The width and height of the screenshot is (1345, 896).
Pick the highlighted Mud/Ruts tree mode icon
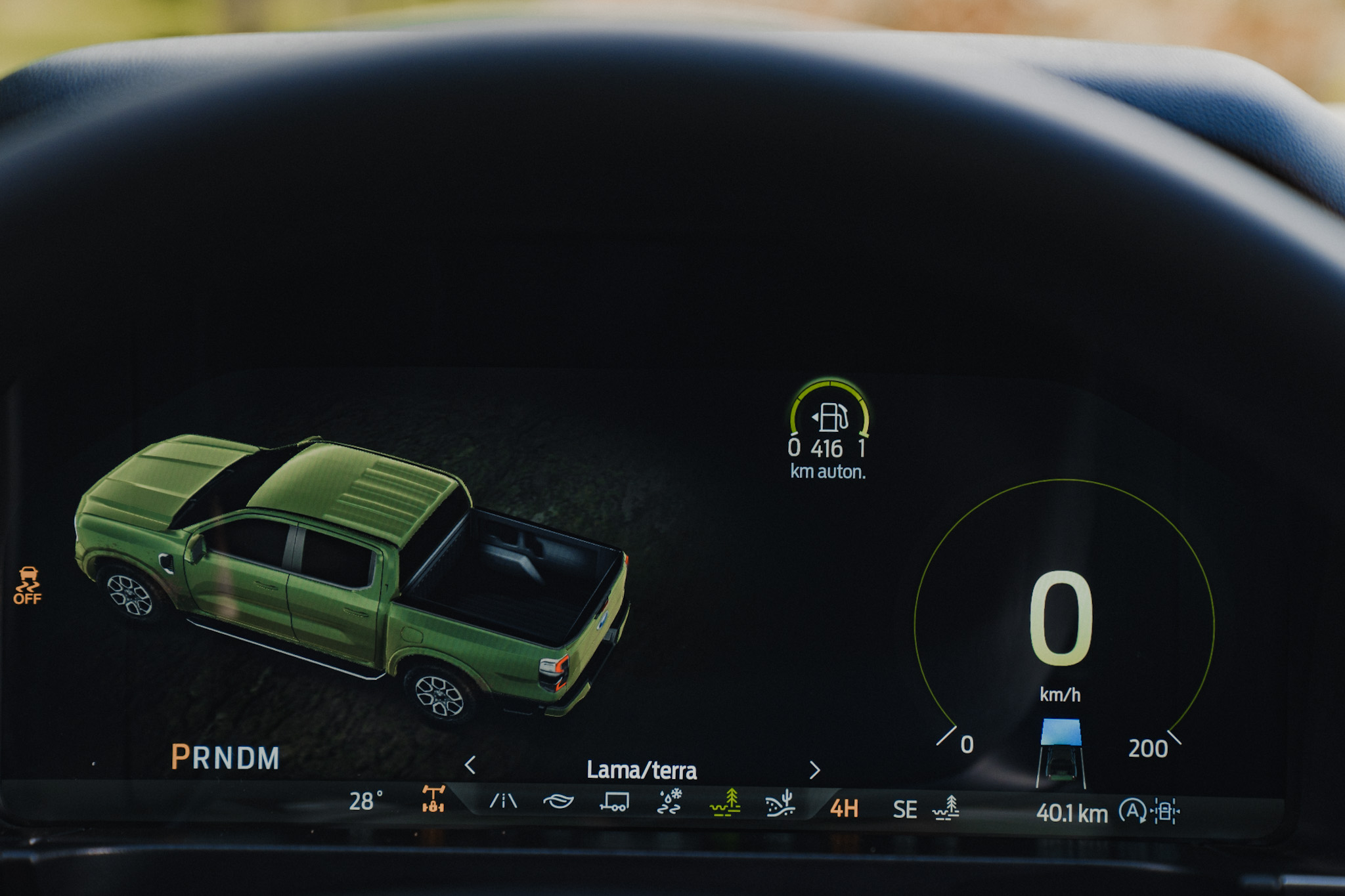(725, 803)
